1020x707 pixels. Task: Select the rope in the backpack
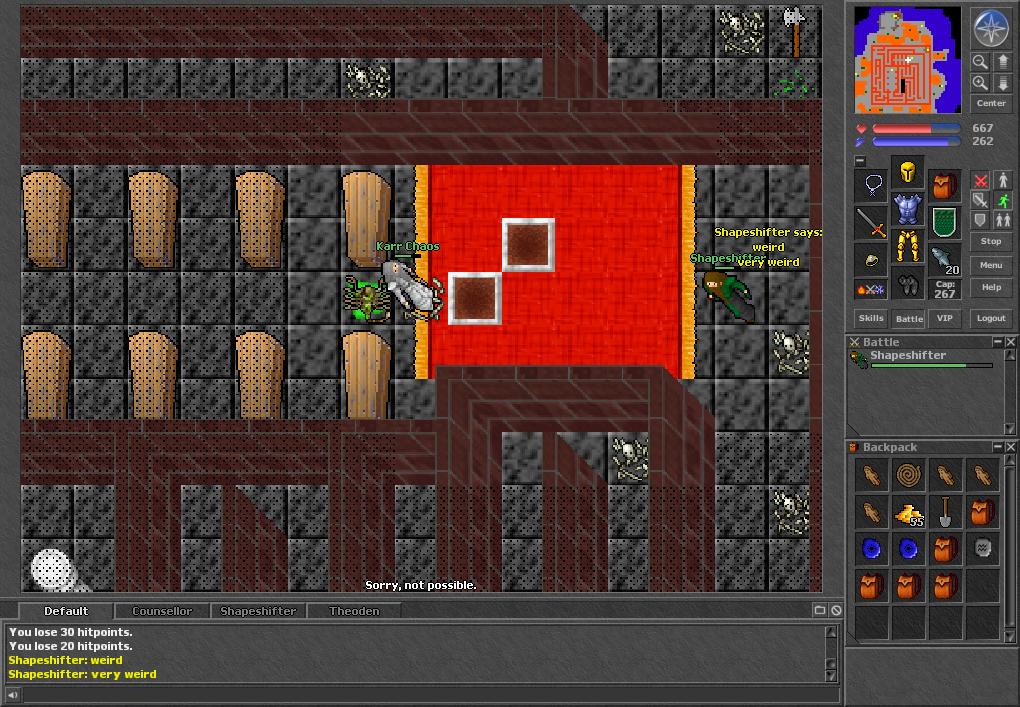pos(909,475)
